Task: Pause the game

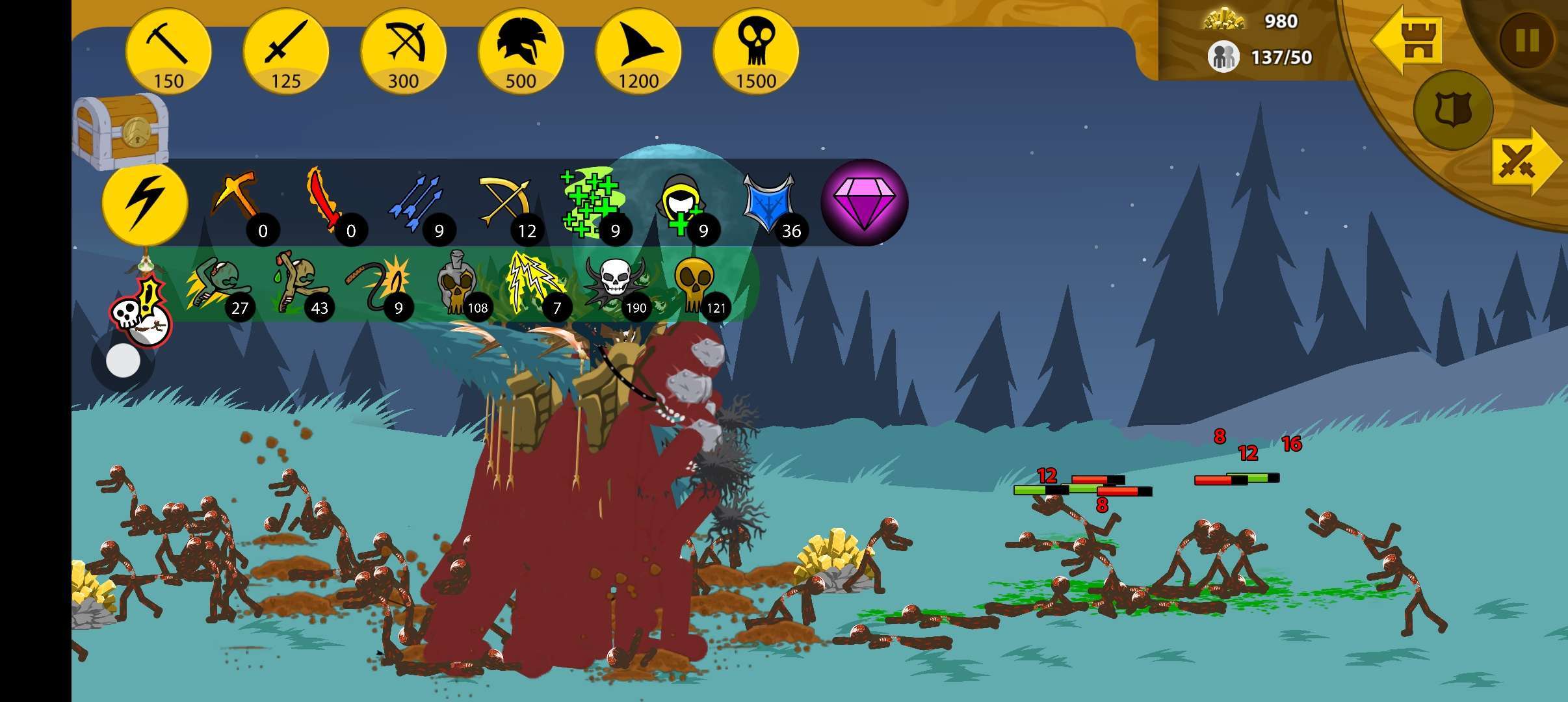Action: point(1526,40)
